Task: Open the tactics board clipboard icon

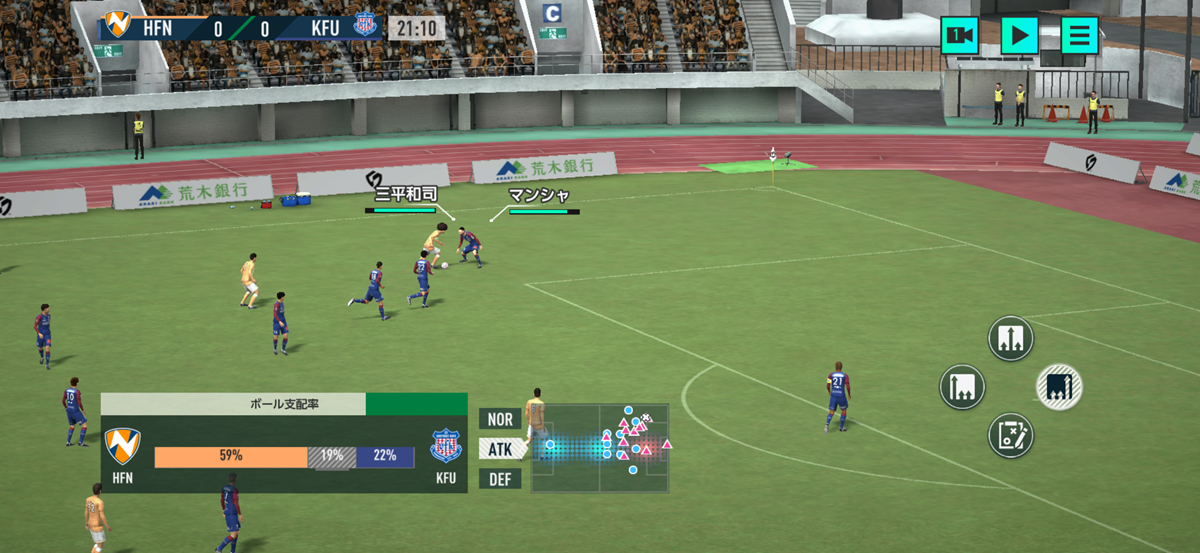Action: [1010, 435]
